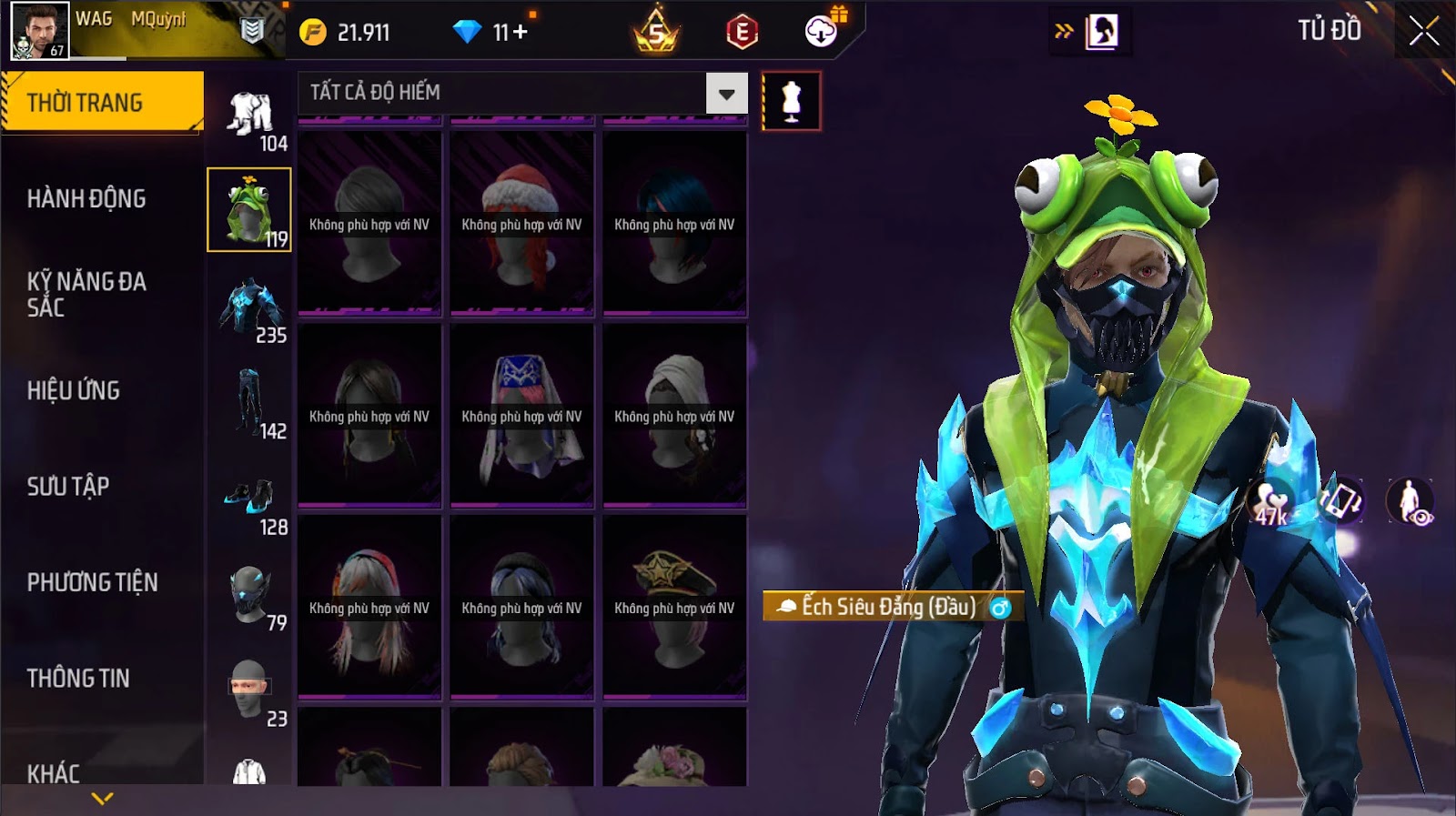
Task: Add diamonds with the plus button
Action: coord(521,33)
